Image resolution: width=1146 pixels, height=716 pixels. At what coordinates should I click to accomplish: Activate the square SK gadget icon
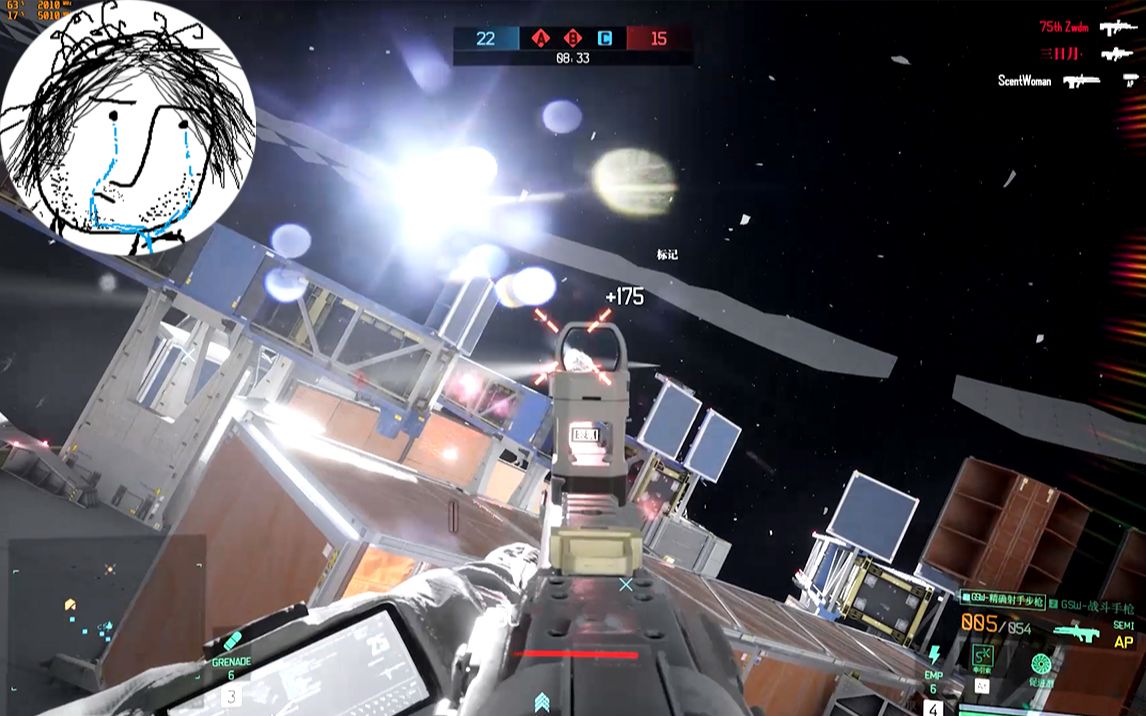pos(982,656)
